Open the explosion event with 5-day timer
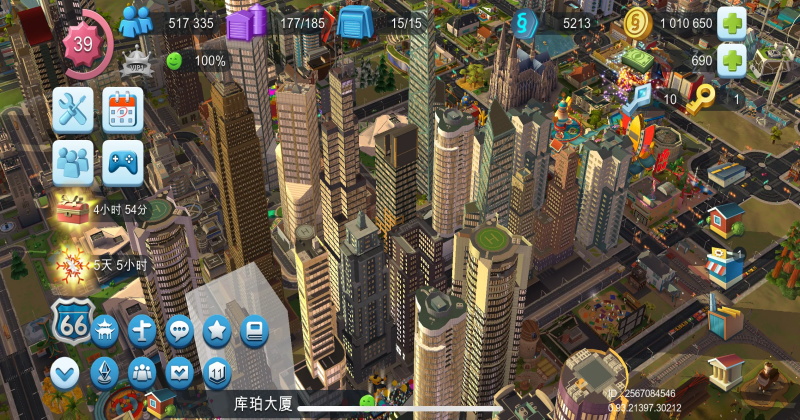The height and width of the screenshot is (420, 800). [x=71, y=265]
